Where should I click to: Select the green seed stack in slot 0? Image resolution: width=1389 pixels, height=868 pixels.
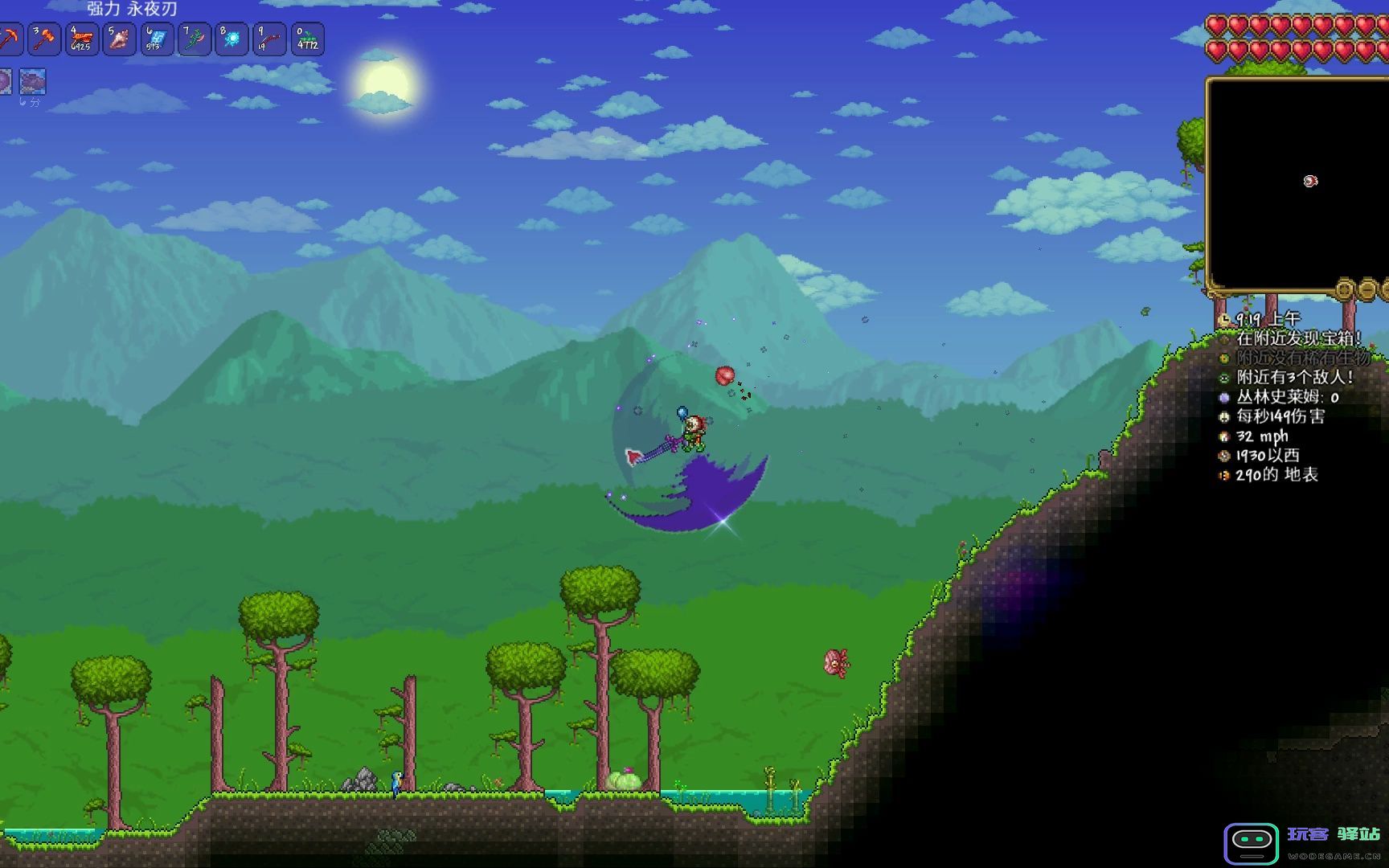[307, 39]
